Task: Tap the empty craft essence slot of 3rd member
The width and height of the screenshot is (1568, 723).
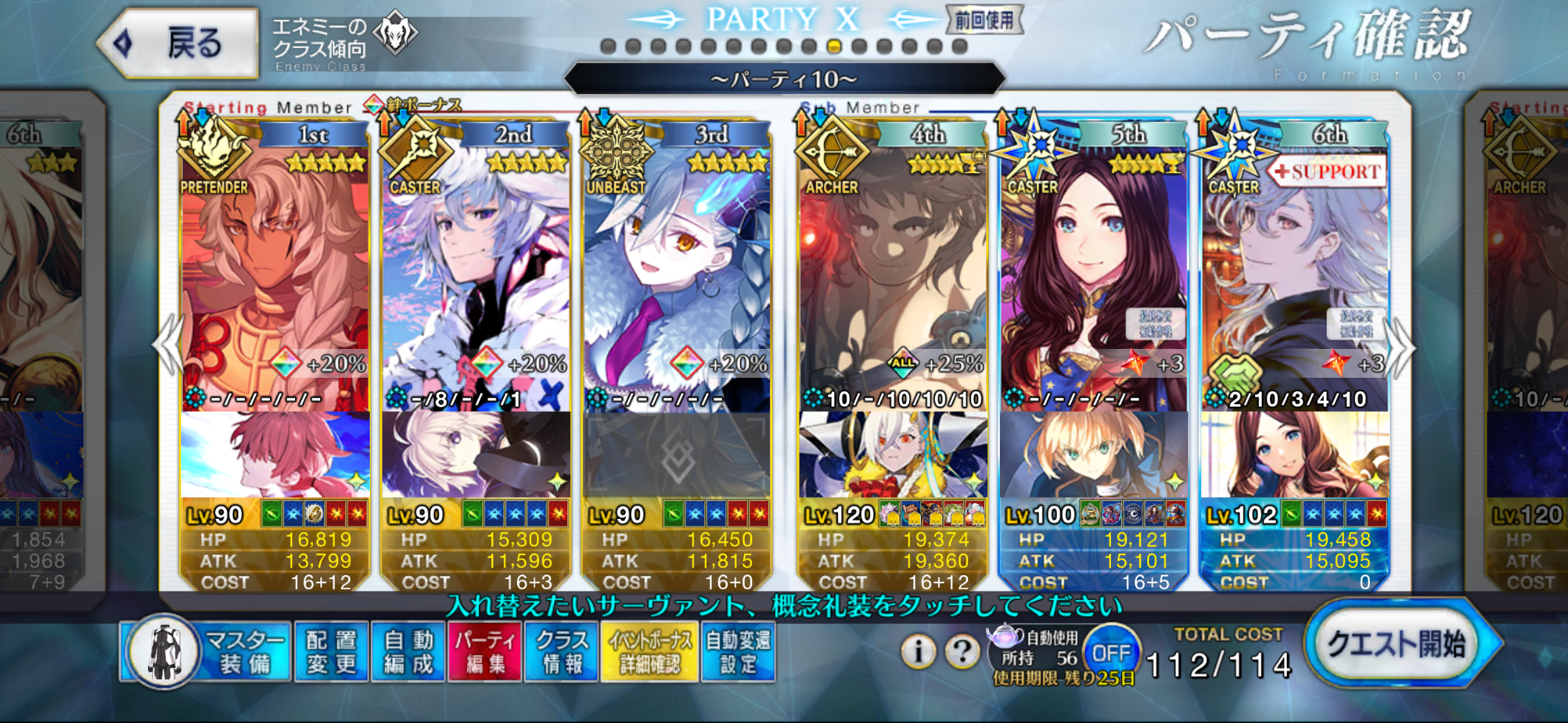Action: 677,455
